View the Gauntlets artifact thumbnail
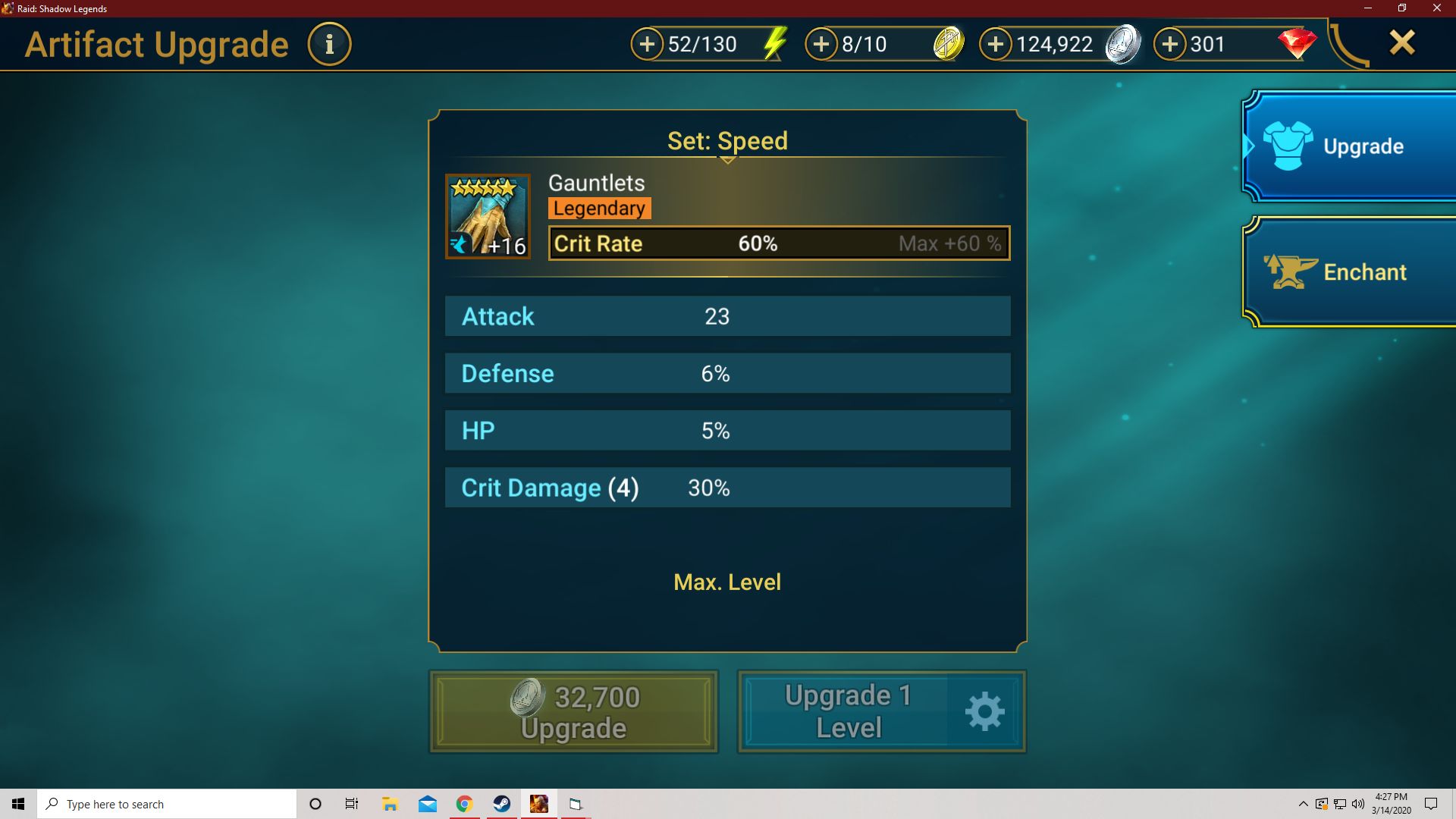1456x819 pixels. (x=488, y=216)
